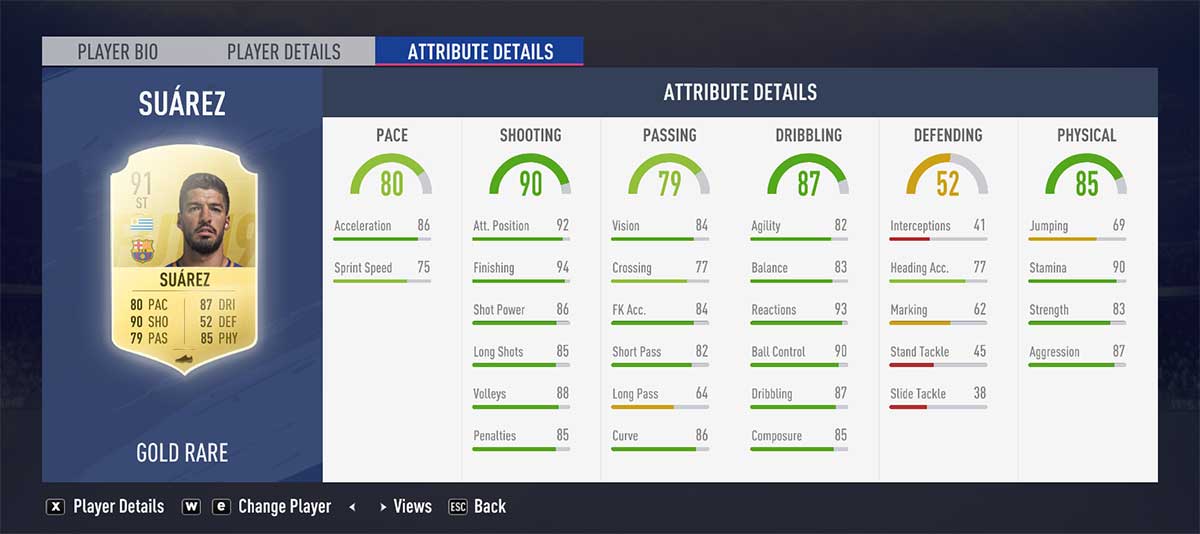Open the Player Details tab
The image size is (1200, 534).
tap(284, 52)
